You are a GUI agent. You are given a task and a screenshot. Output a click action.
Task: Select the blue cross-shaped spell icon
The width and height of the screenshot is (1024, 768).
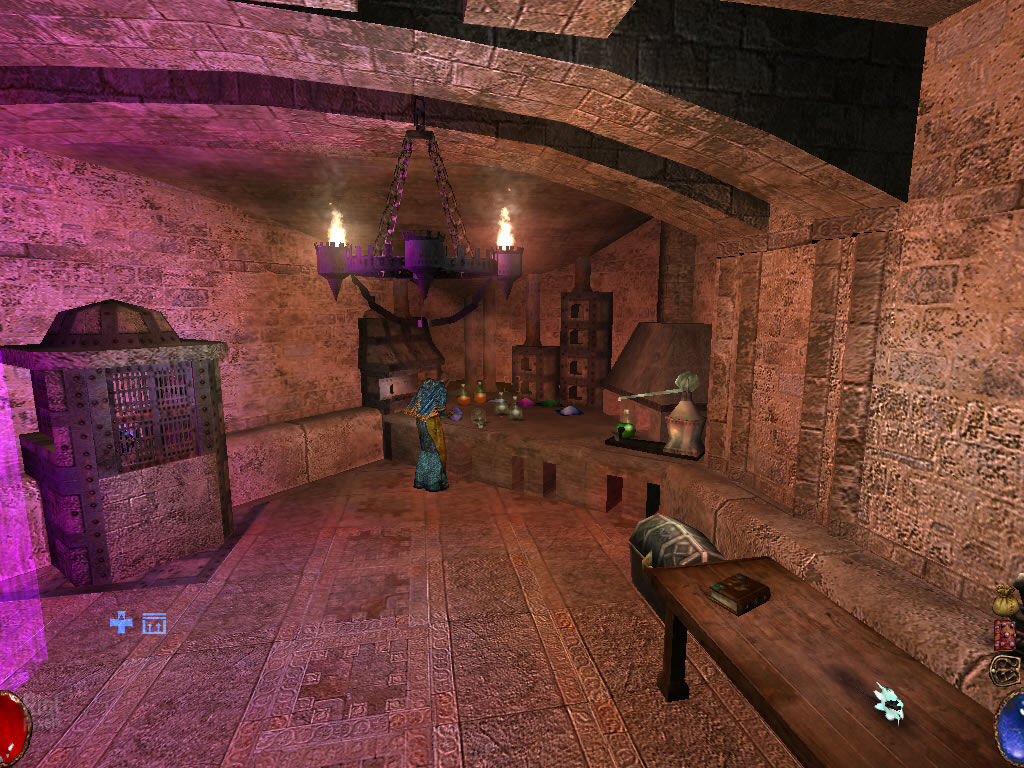point(122,623)
